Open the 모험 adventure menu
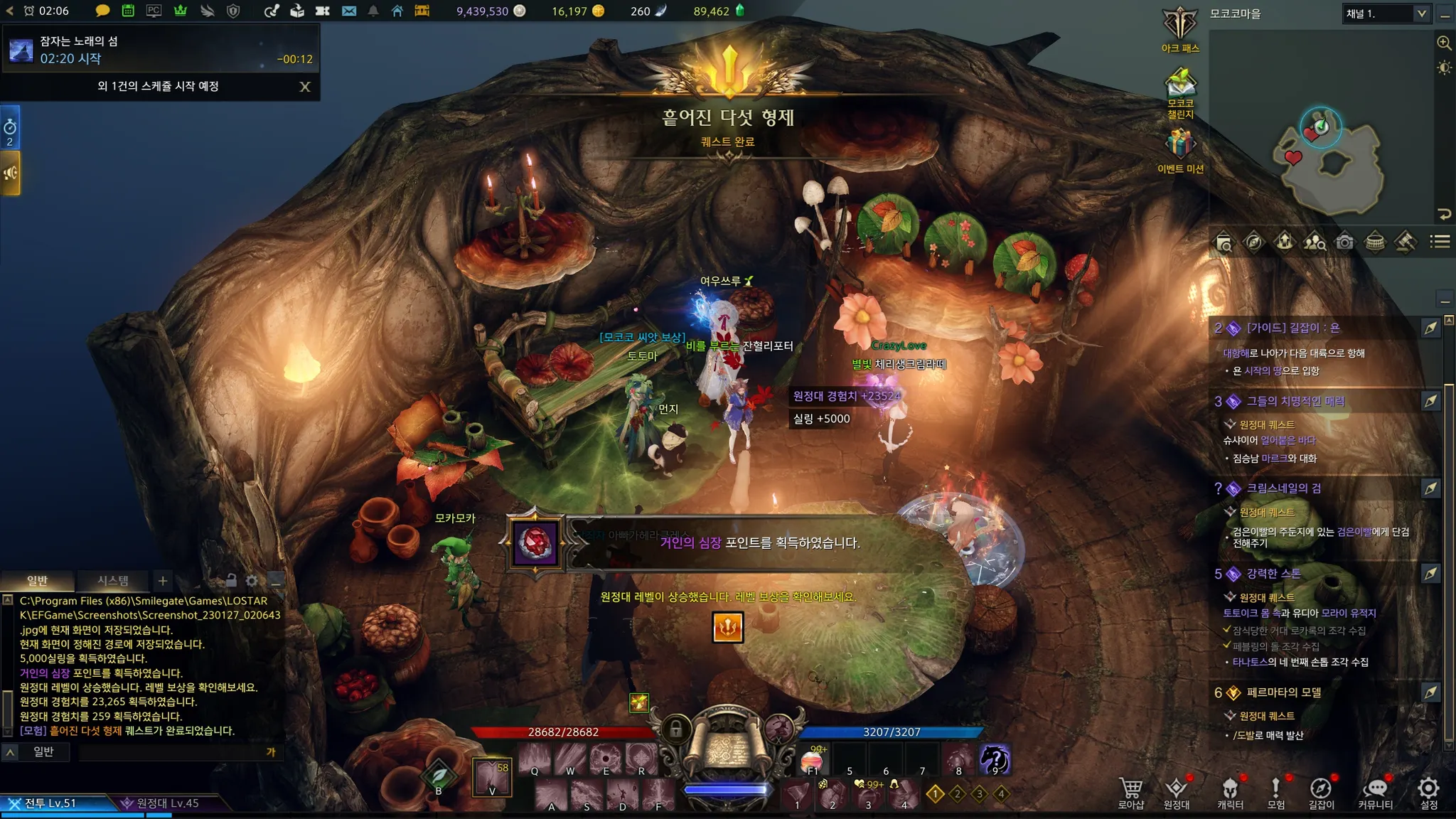The image size is (1456, 819). point(1276,792)
